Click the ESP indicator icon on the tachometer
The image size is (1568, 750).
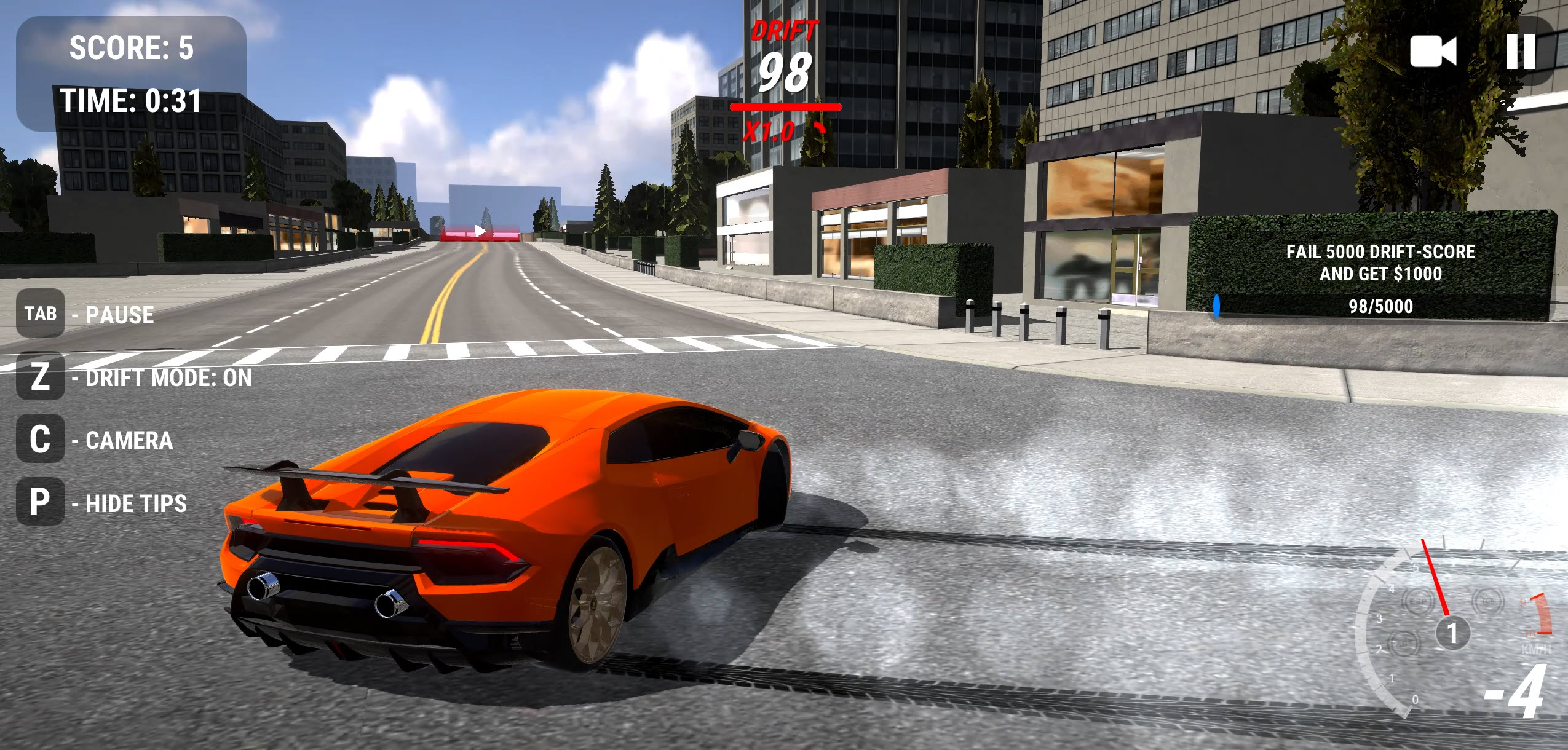(1419, 602)
